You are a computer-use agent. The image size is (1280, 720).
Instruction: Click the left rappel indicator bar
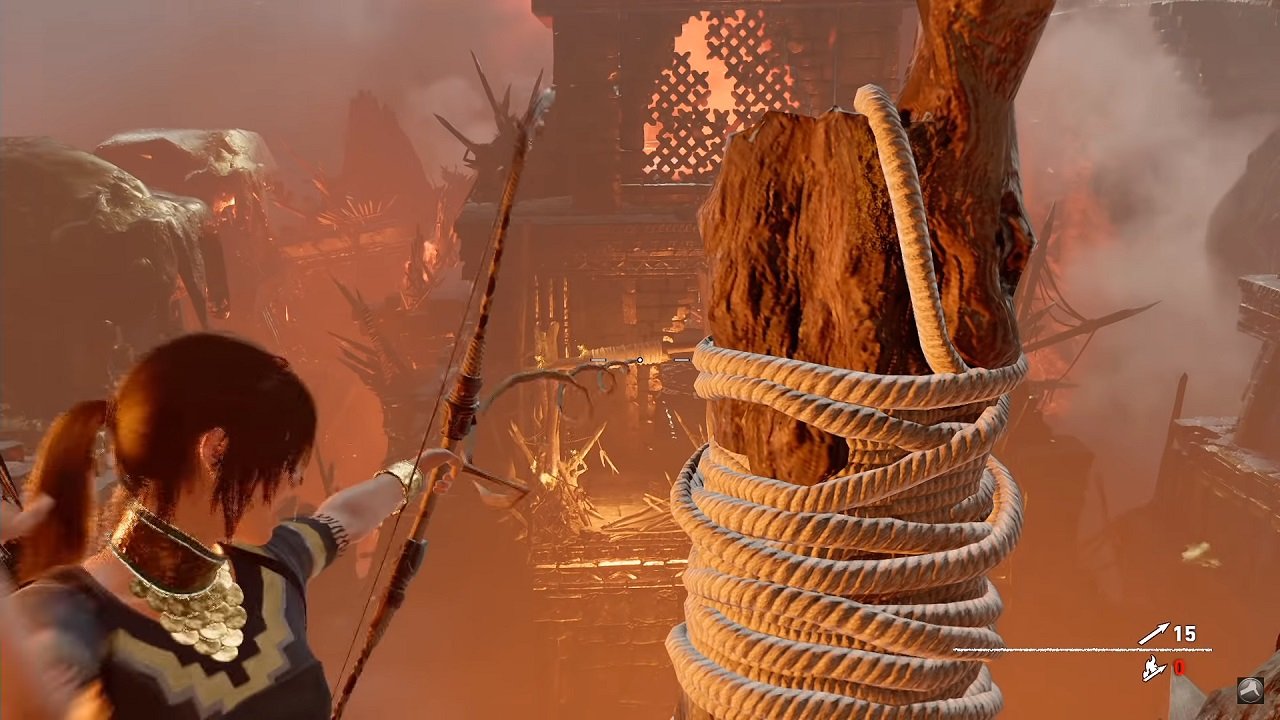[x=598, y=360]
